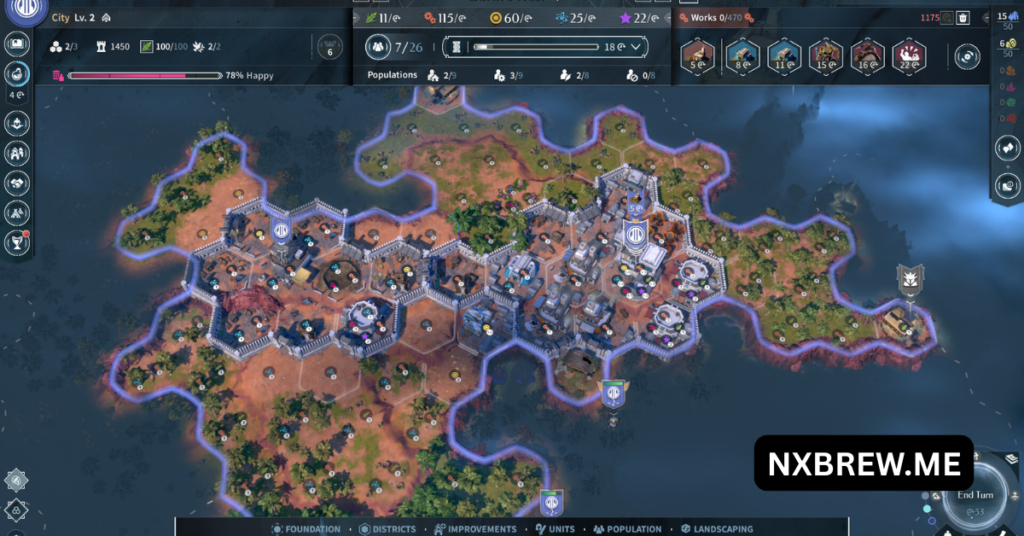1024x536 pixels.
Task: Click the End Turn button
Action: [x=975, y=495]
